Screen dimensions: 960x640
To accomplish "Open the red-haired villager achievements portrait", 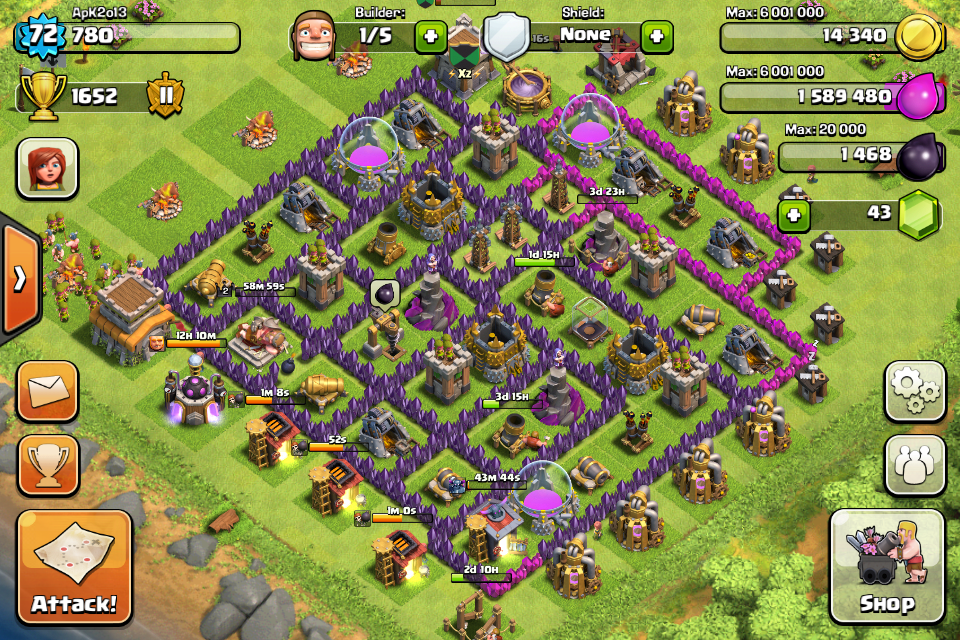I will click(47, 168).
